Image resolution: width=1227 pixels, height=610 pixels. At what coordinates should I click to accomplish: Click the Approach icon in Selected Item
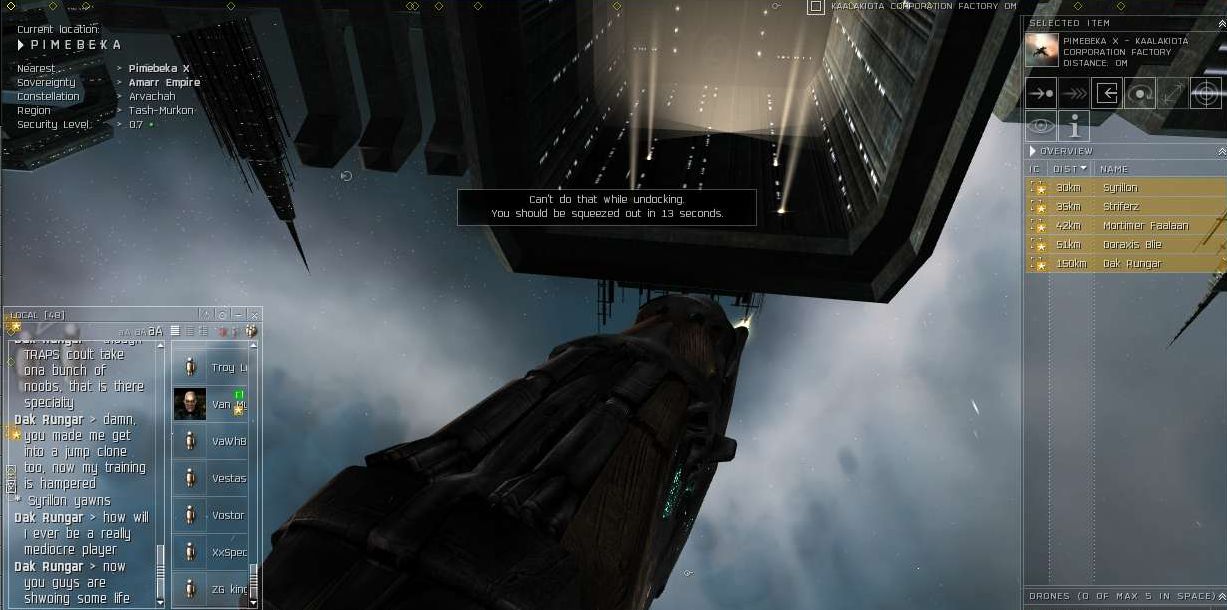(x=1041, y=94)
